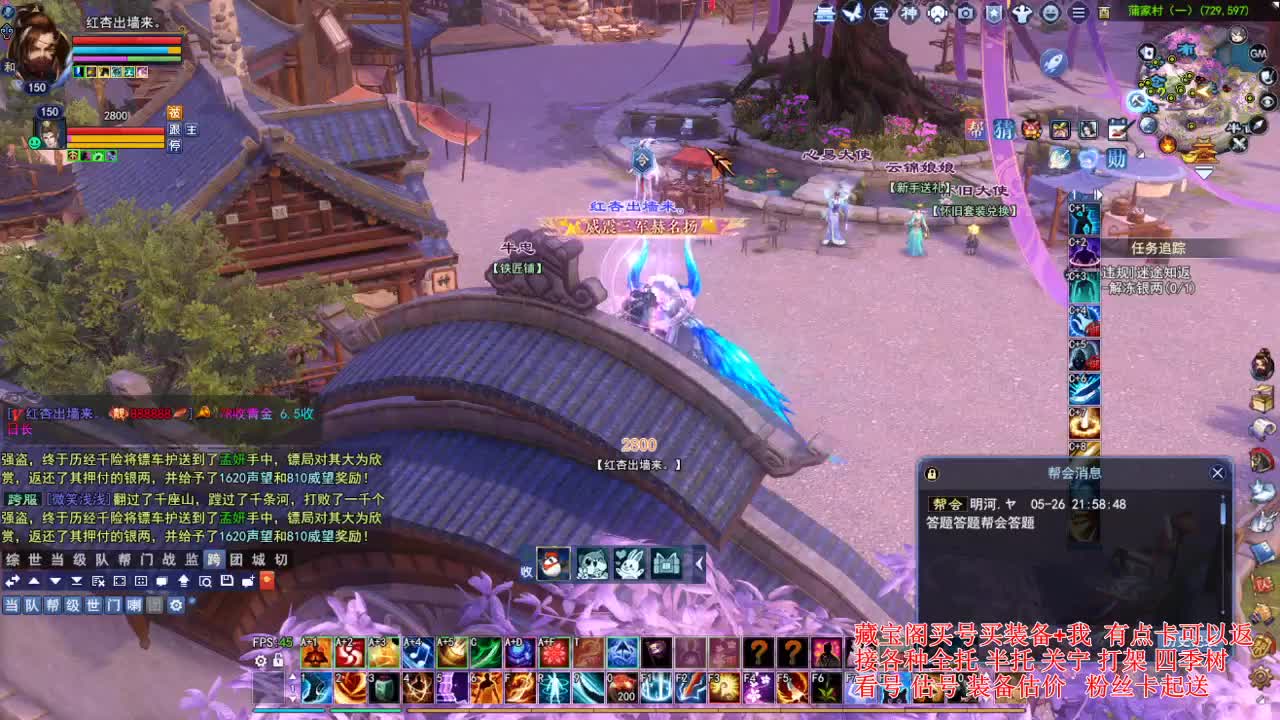1280x720 pixels.
Task: Expand the buff list arrow above C+1
Action: click(x=1099, y=194)
